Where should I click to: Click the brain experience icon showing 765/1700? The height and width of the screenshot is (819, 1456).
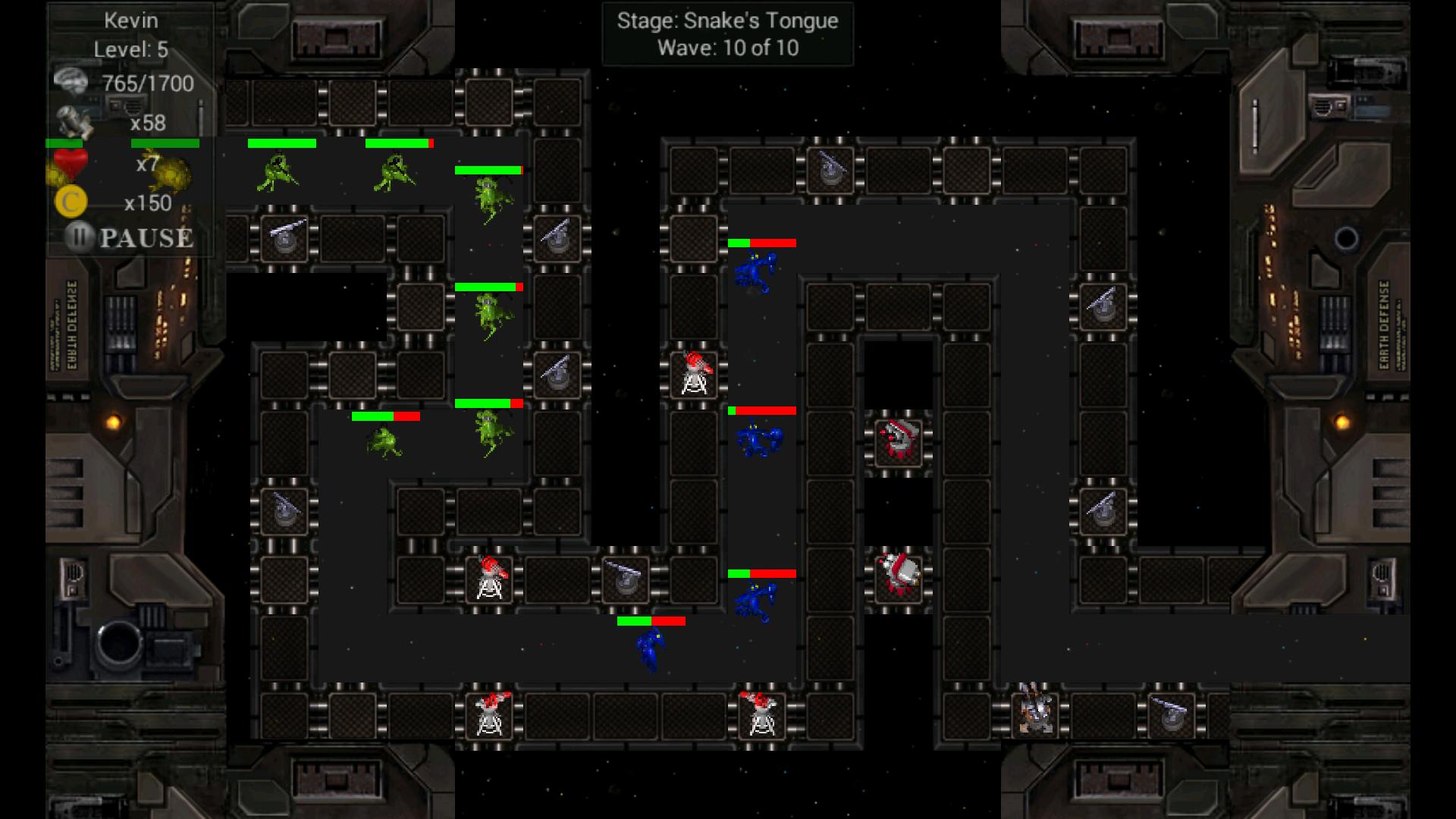pos(72,80)
